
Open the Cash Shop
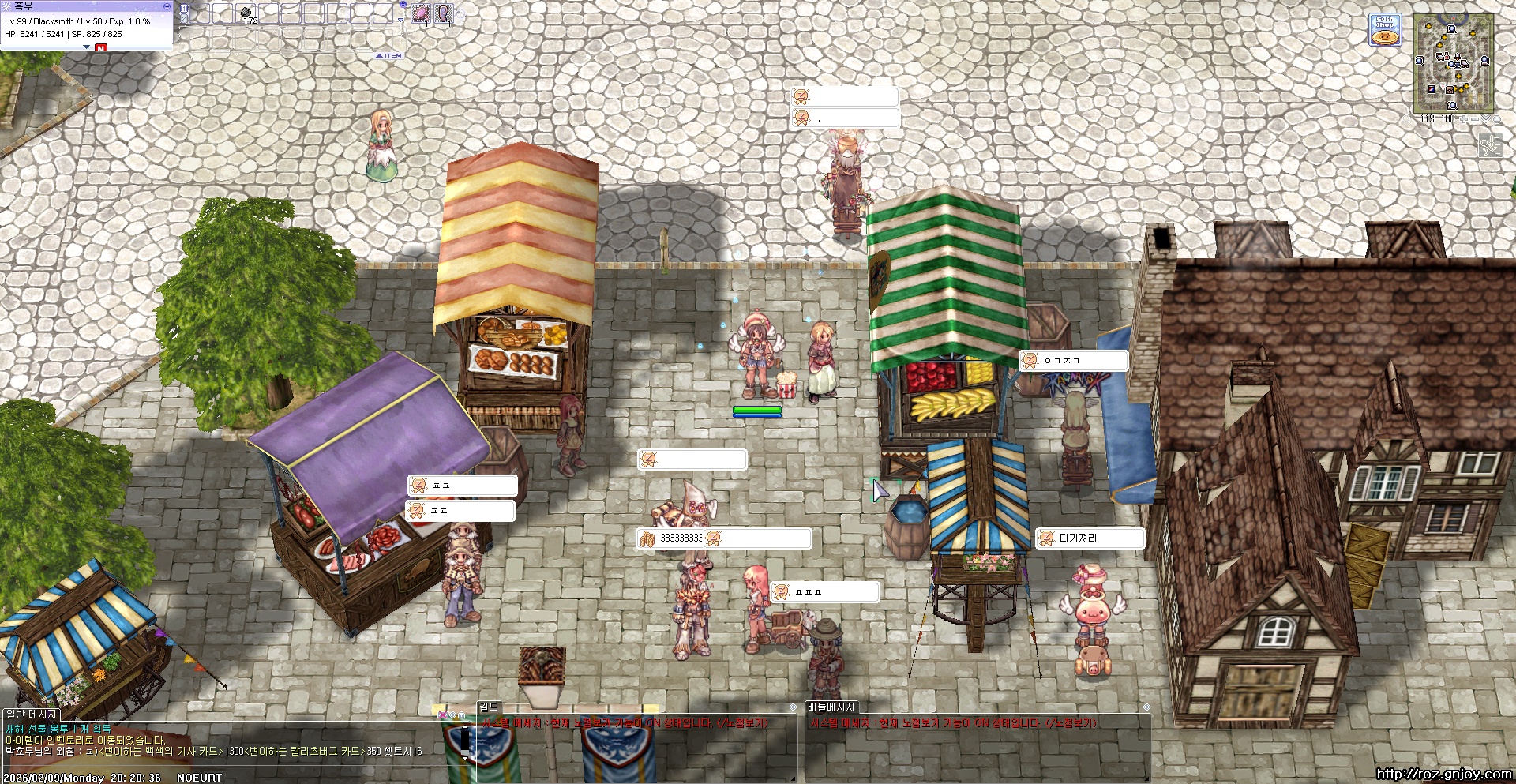click(x=1384, y=29)
